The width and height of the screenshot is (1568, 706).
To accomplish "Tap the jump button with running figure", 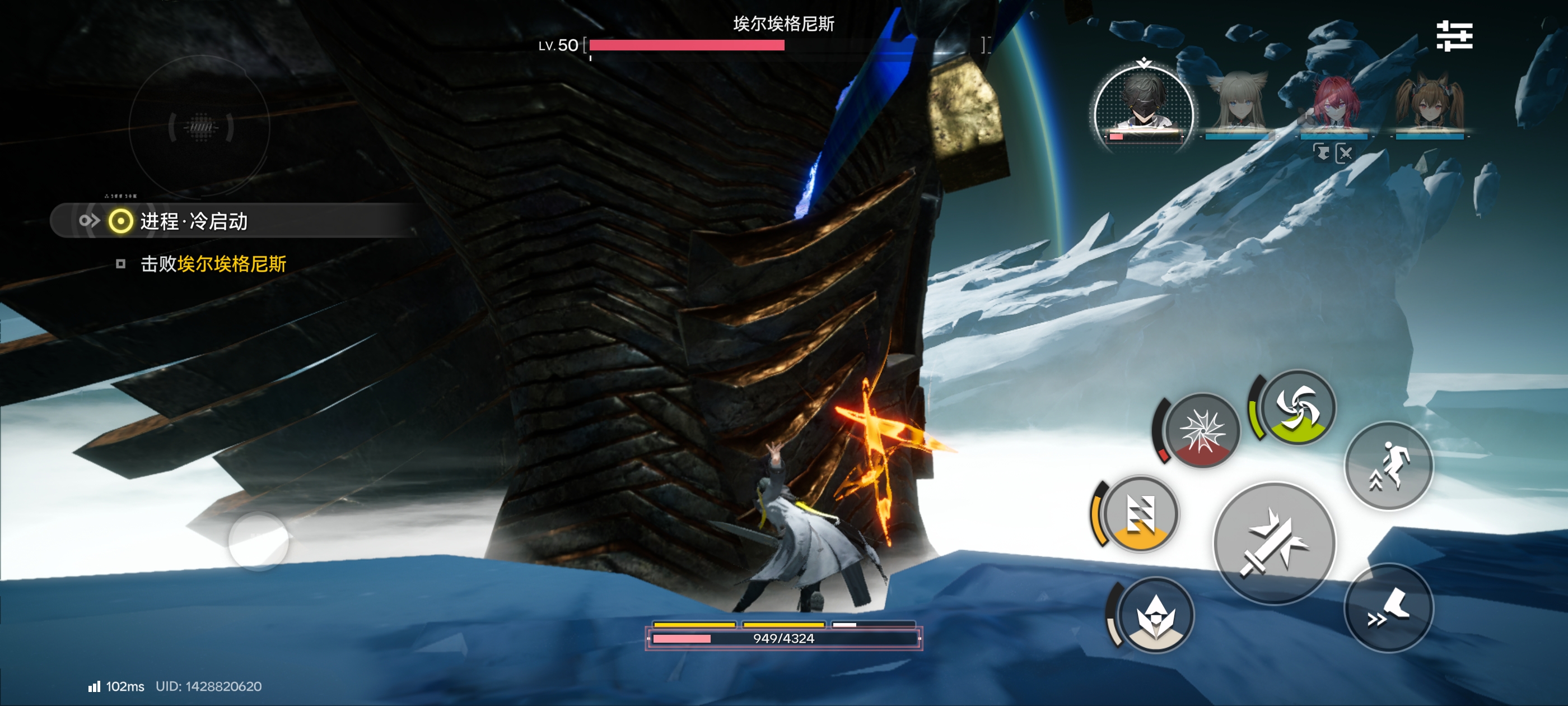I will pos(1388,466).
